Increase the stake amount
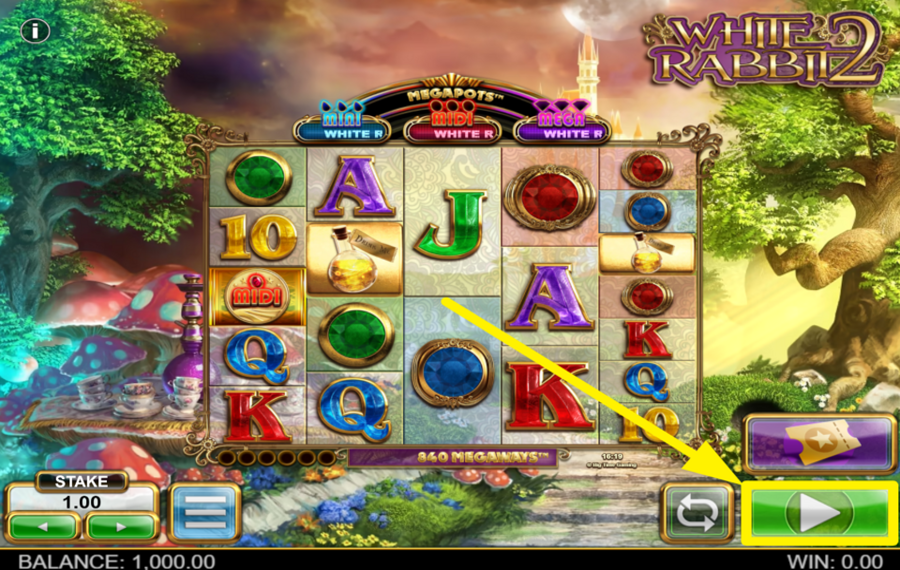 click(x=121, y=526)
